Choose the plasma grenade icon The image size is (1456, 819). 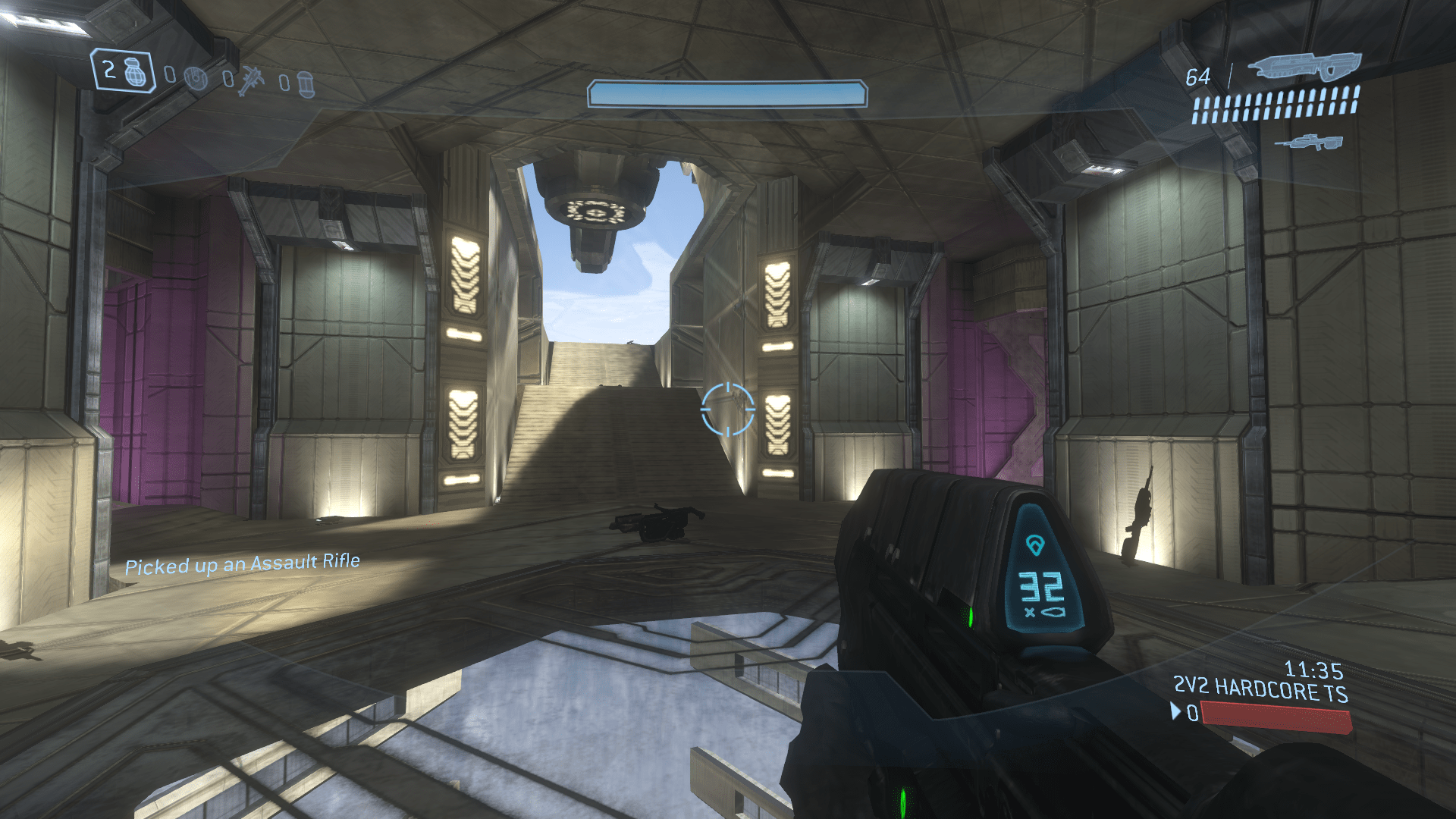(196, 77)
